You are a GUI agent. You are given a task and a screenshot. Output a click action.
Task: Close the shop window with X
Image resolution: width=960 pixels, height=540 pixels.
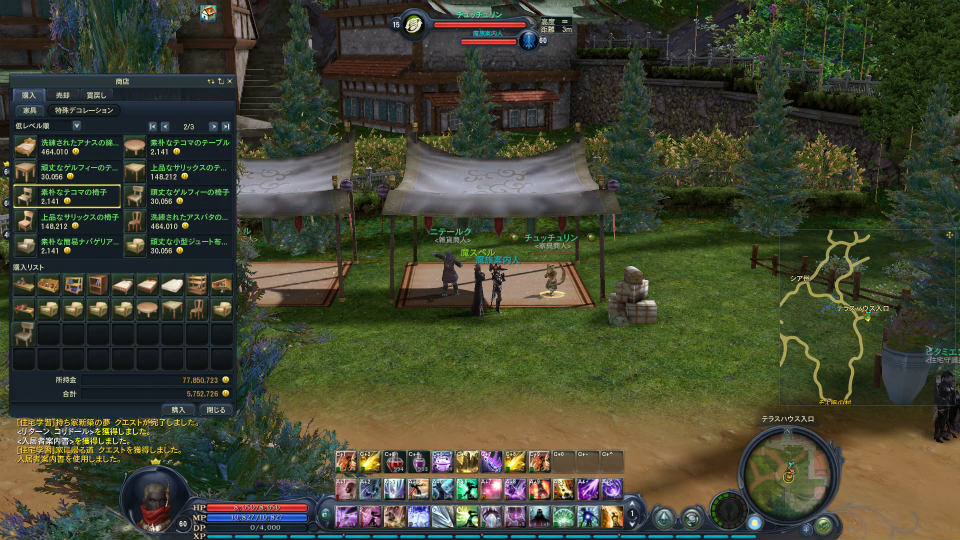click(229, 81)
